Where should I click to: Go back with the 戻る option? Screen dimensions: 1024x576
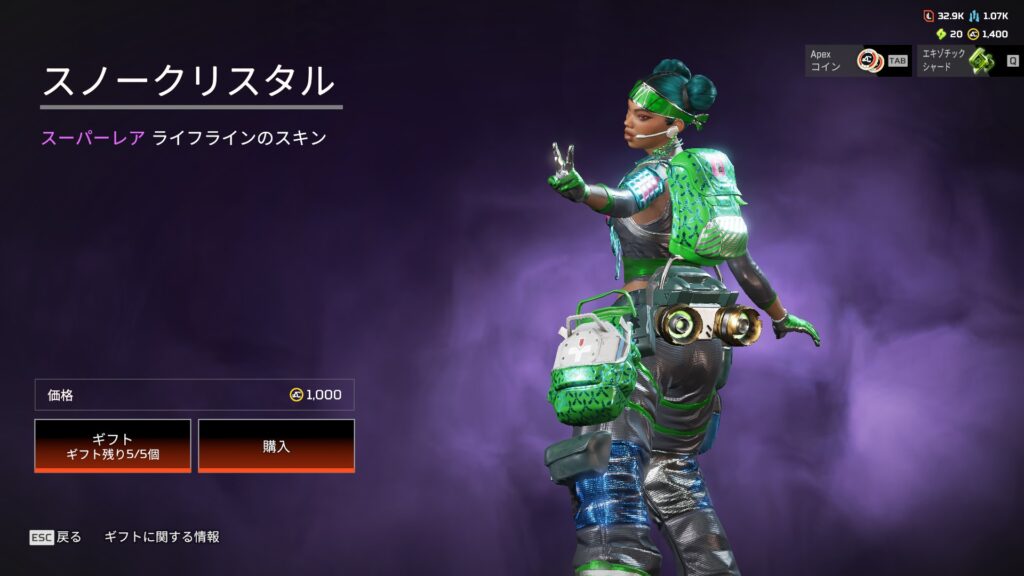click(56, 537)
